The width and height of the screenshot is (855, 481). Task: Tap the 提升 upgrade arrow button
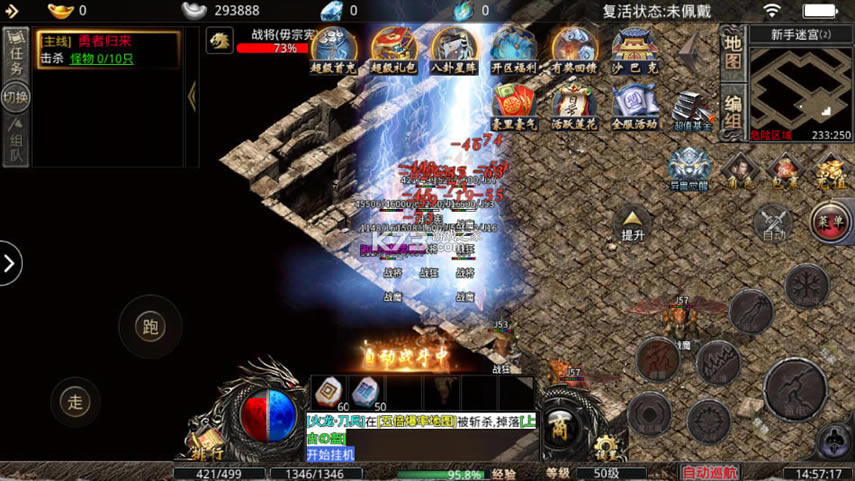click(632, 224)
